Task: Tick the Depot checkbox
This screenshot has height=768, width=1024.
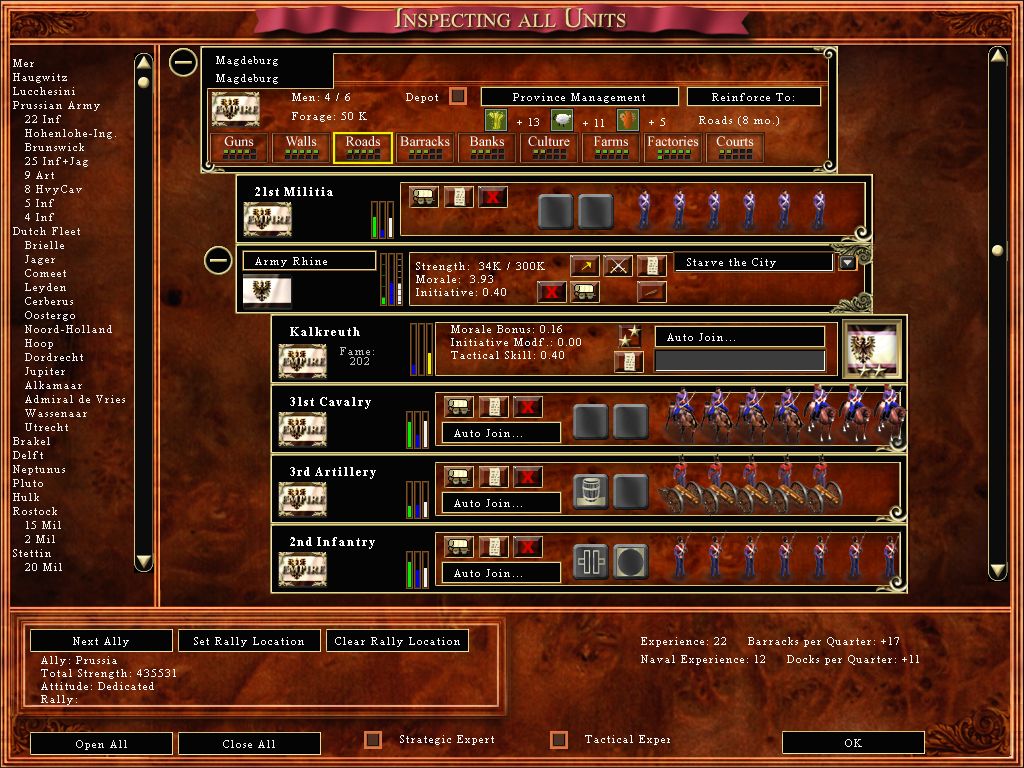Action: 458,97
